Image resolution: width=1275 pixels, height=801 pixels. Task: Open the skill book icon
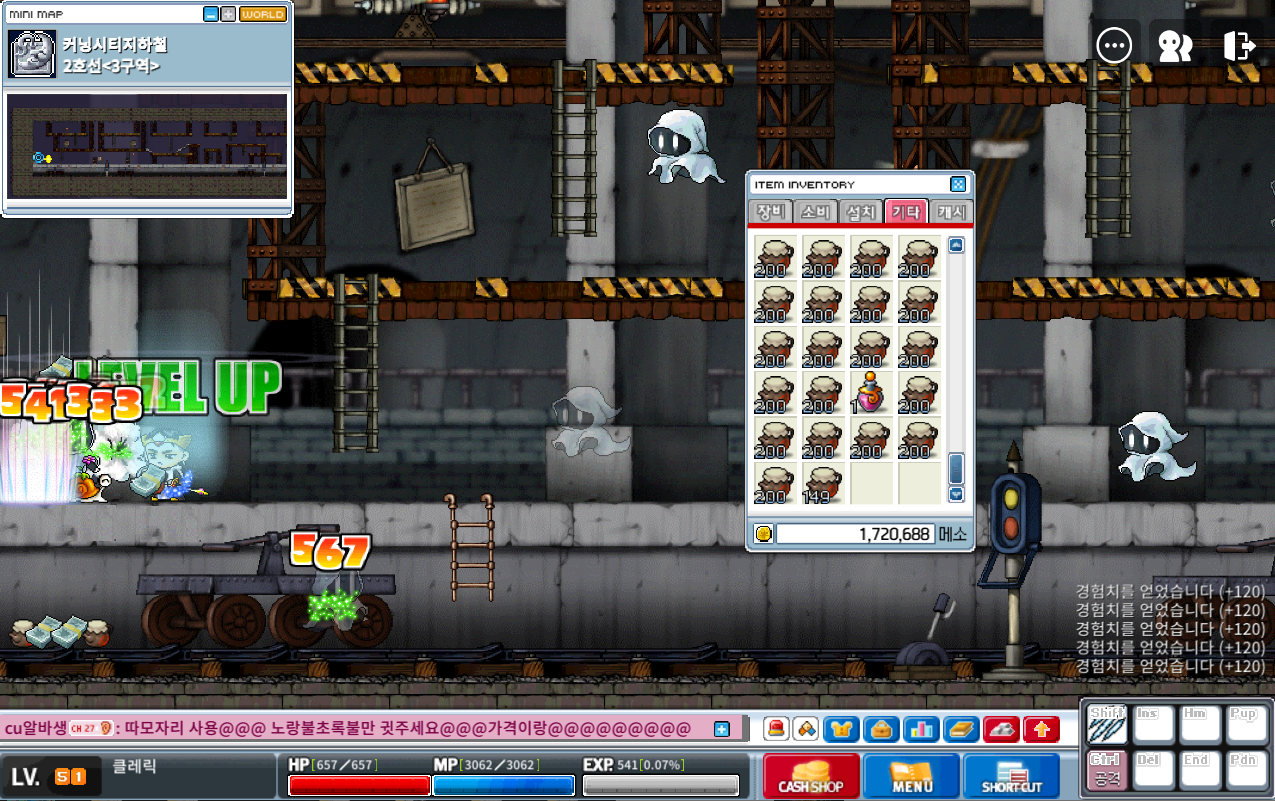(961, 730)
